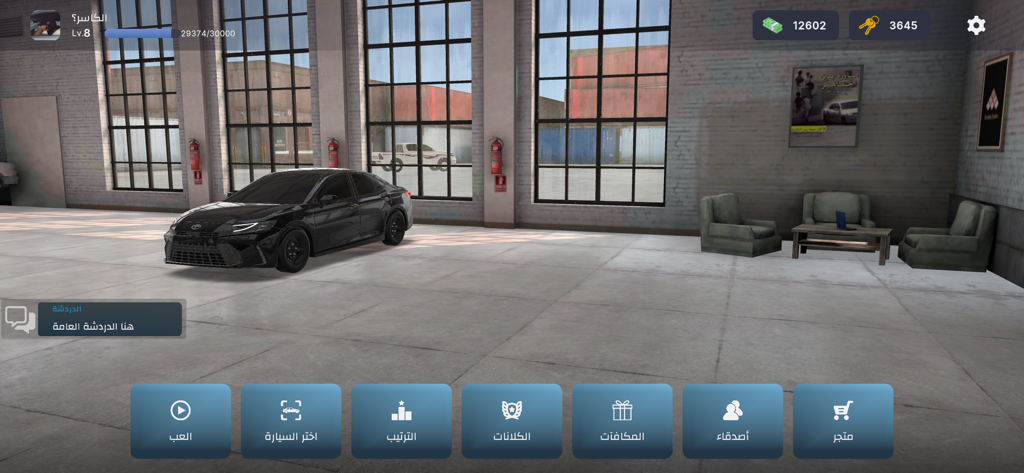
Task: Start playing with the العب button
Action: [181, 421]
